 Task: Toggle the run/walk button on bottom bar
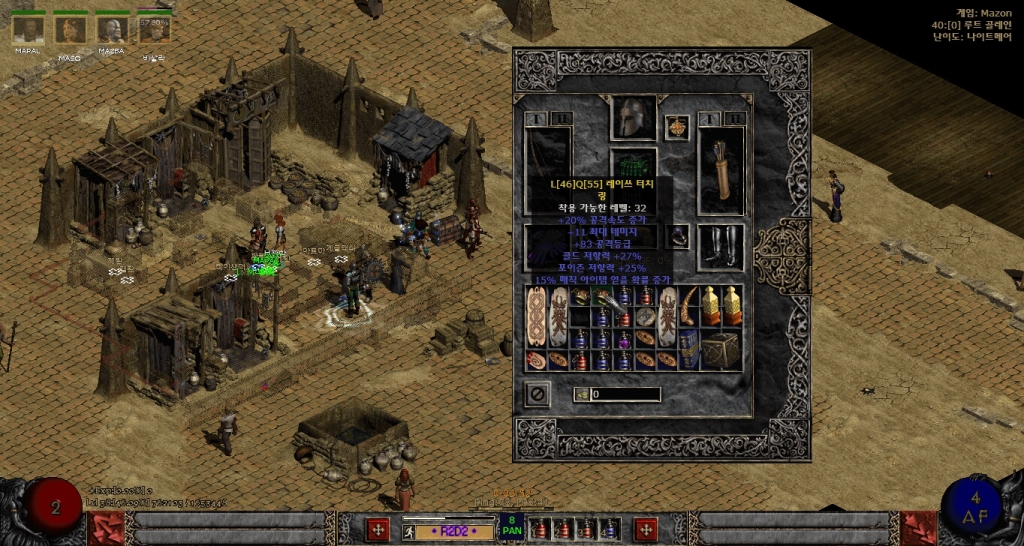tap(410, 530)
